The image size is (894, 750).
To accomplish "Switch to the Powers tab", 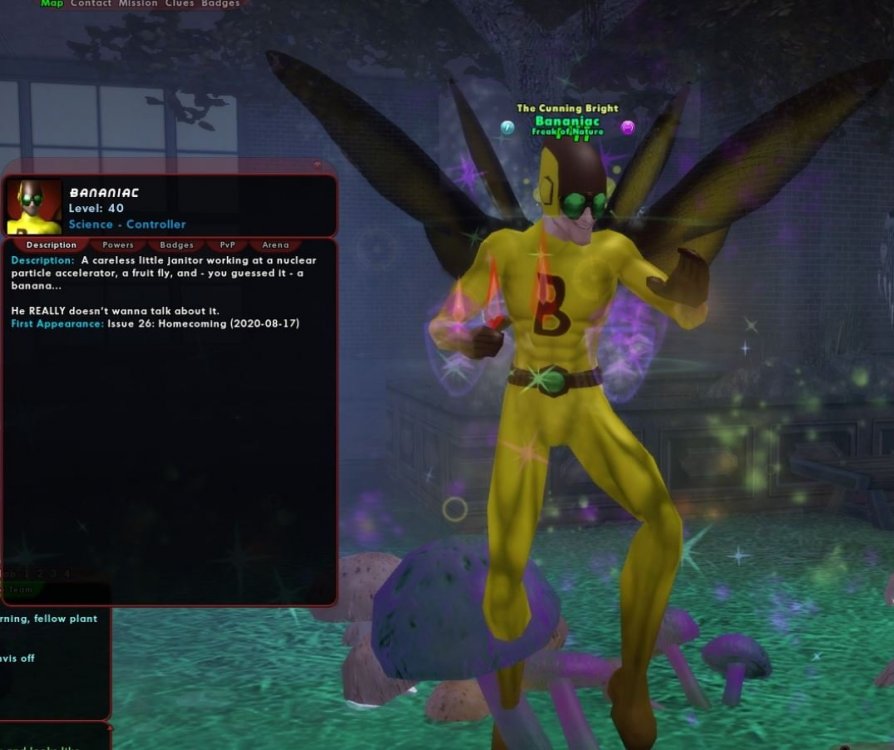I will [x=118, y=245].
